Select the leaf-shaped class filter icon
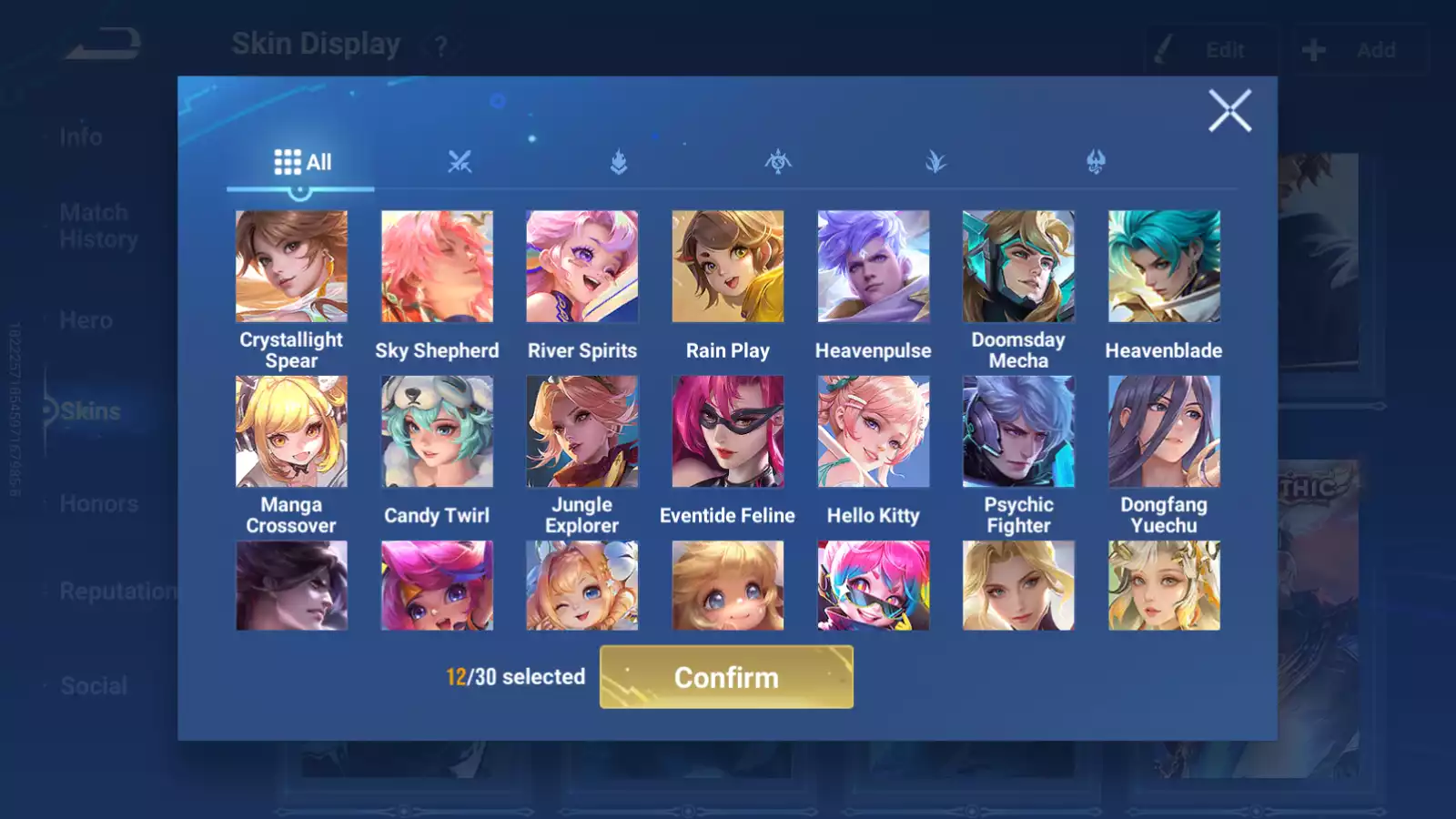The width and height of the screenshot is (1456, 819). click(936, 163)
